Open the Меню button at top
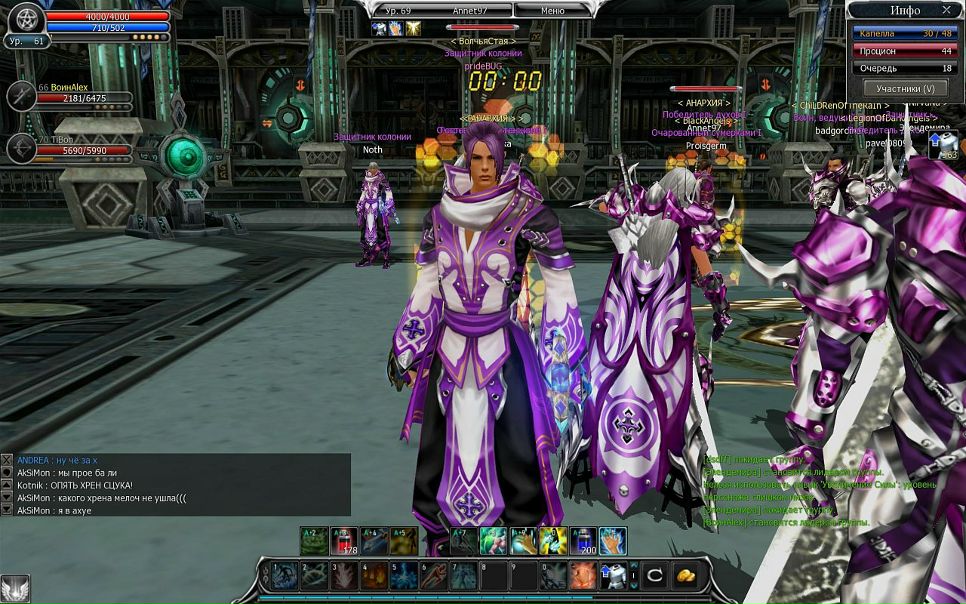The width and height of the screenshot is (966, 604). click(x=553, y=10)
